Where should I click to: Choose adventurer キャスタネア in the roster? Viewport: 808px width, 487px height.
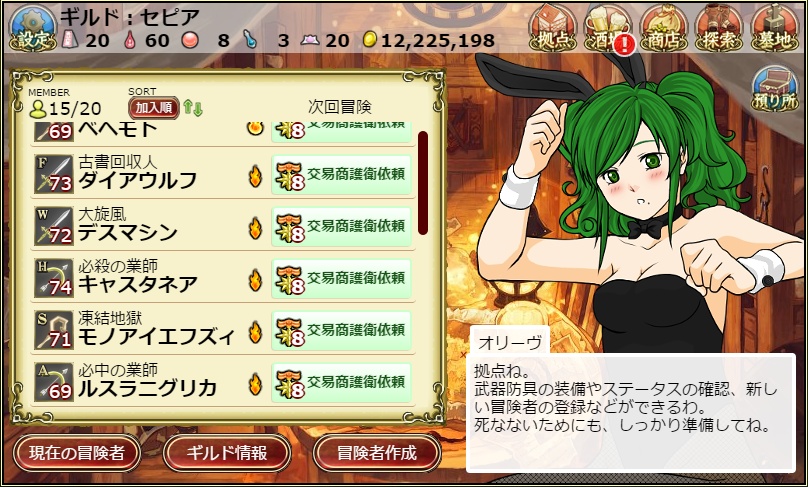137,285
